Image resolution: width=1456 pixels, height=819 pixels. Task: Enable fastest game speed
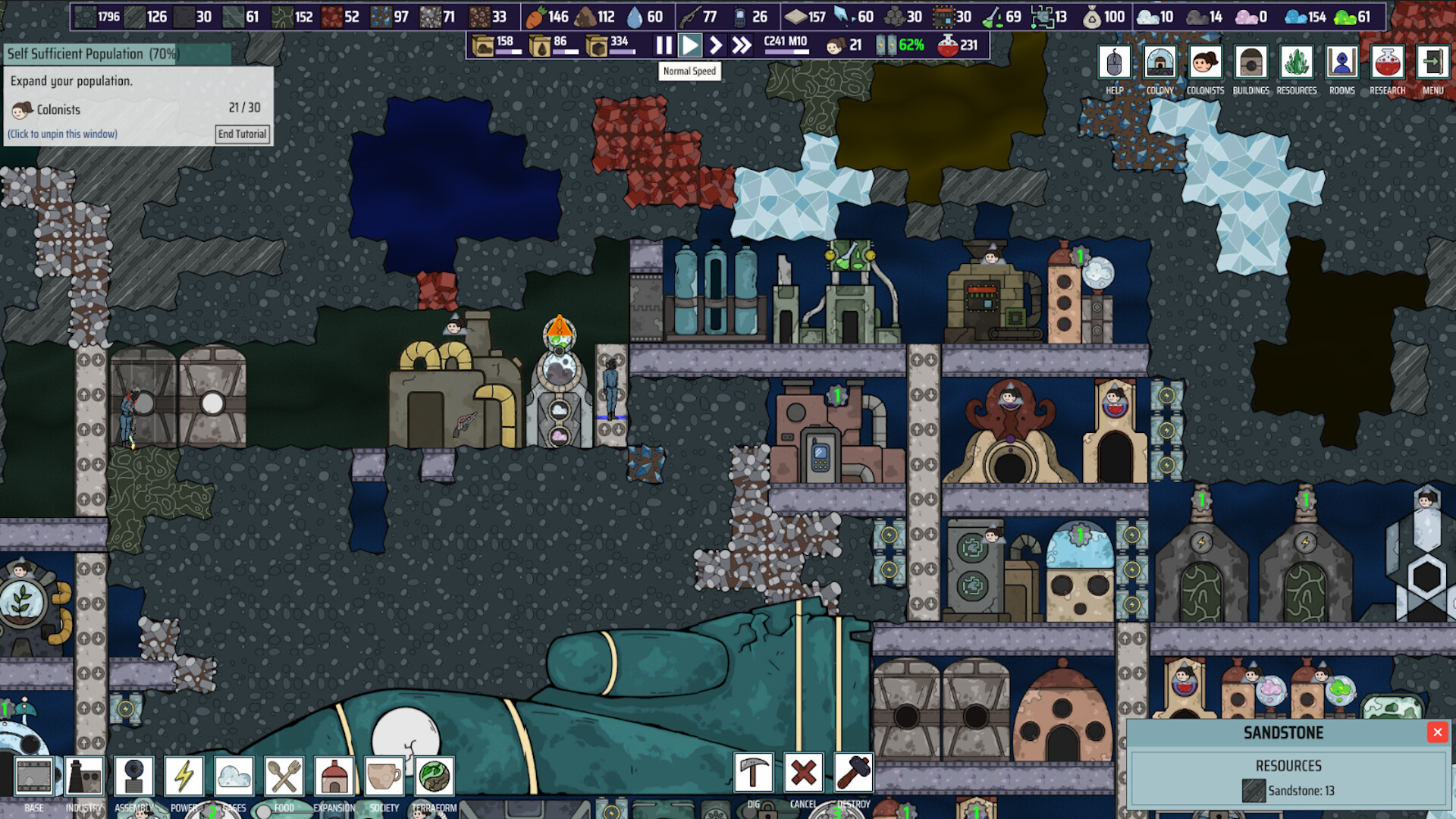[740, 45]
